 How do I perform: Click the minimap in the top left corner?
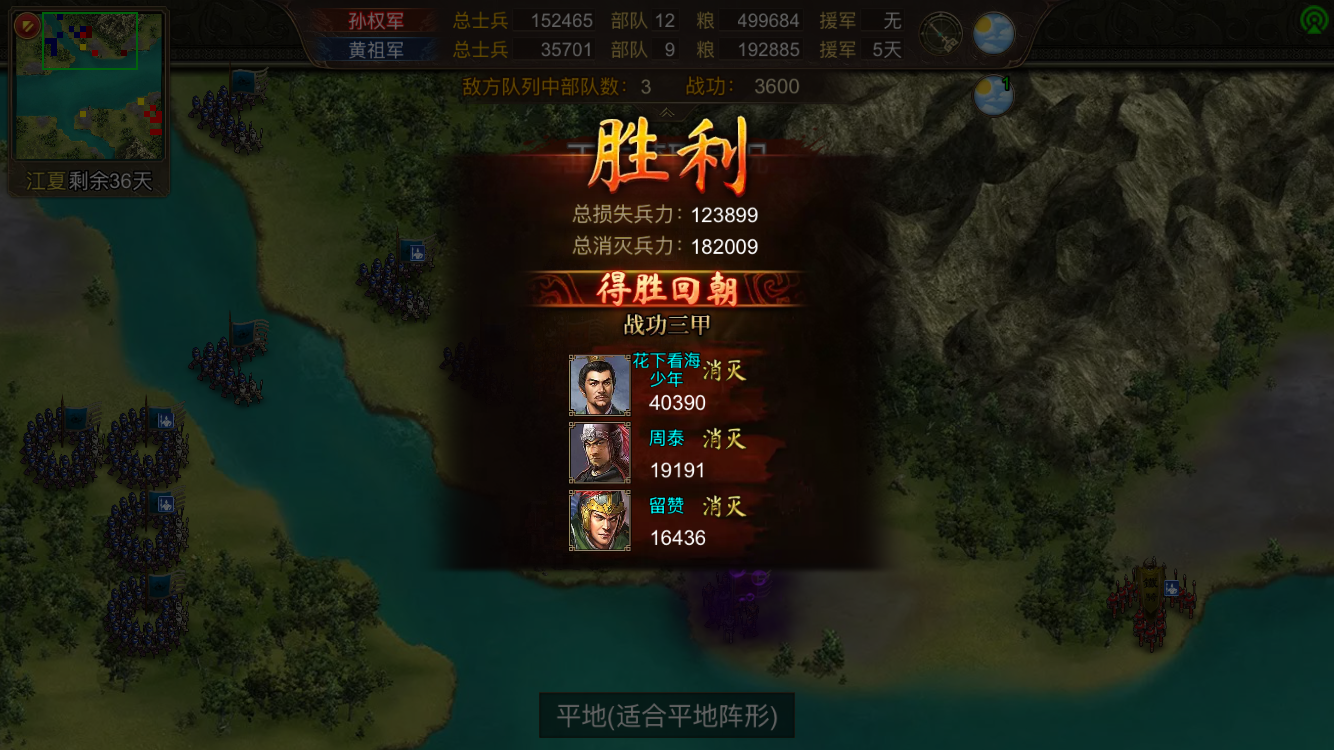pyautogui.click(x=88, y=85)
